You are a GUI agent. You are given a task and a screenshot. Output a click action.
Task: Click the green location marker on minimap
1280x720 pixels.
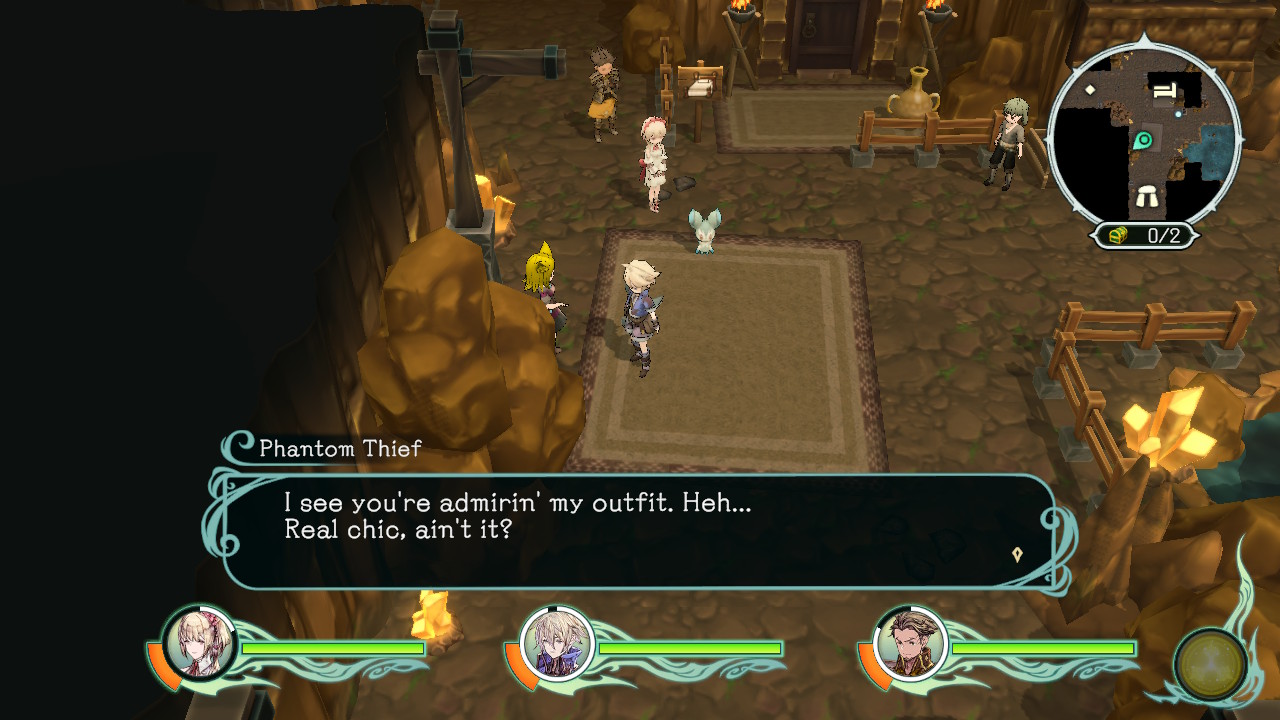(1143, 141)
